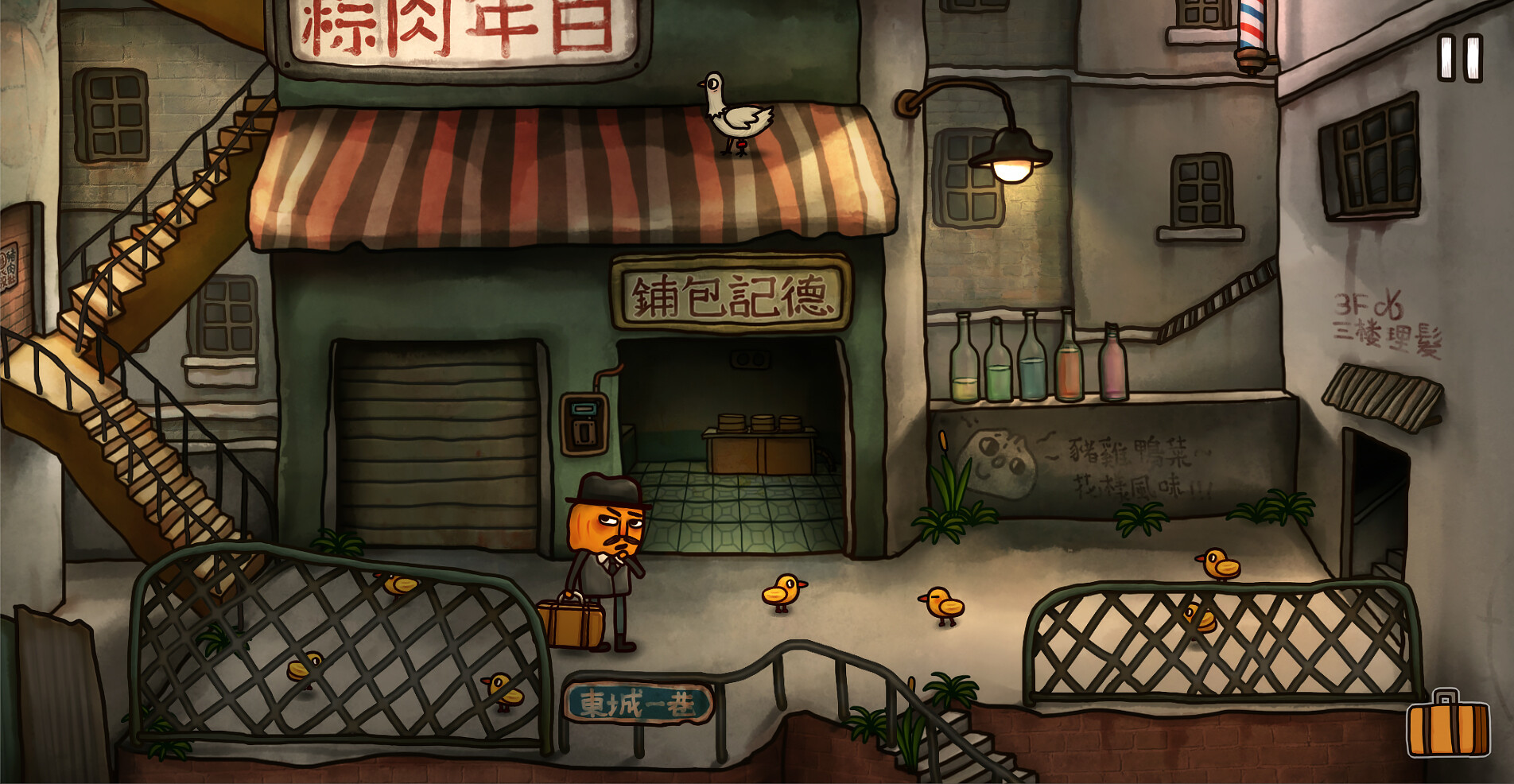Pause the game with the pause button
The height and width of the screenshot is (784, 1514).
point(1460,58)
